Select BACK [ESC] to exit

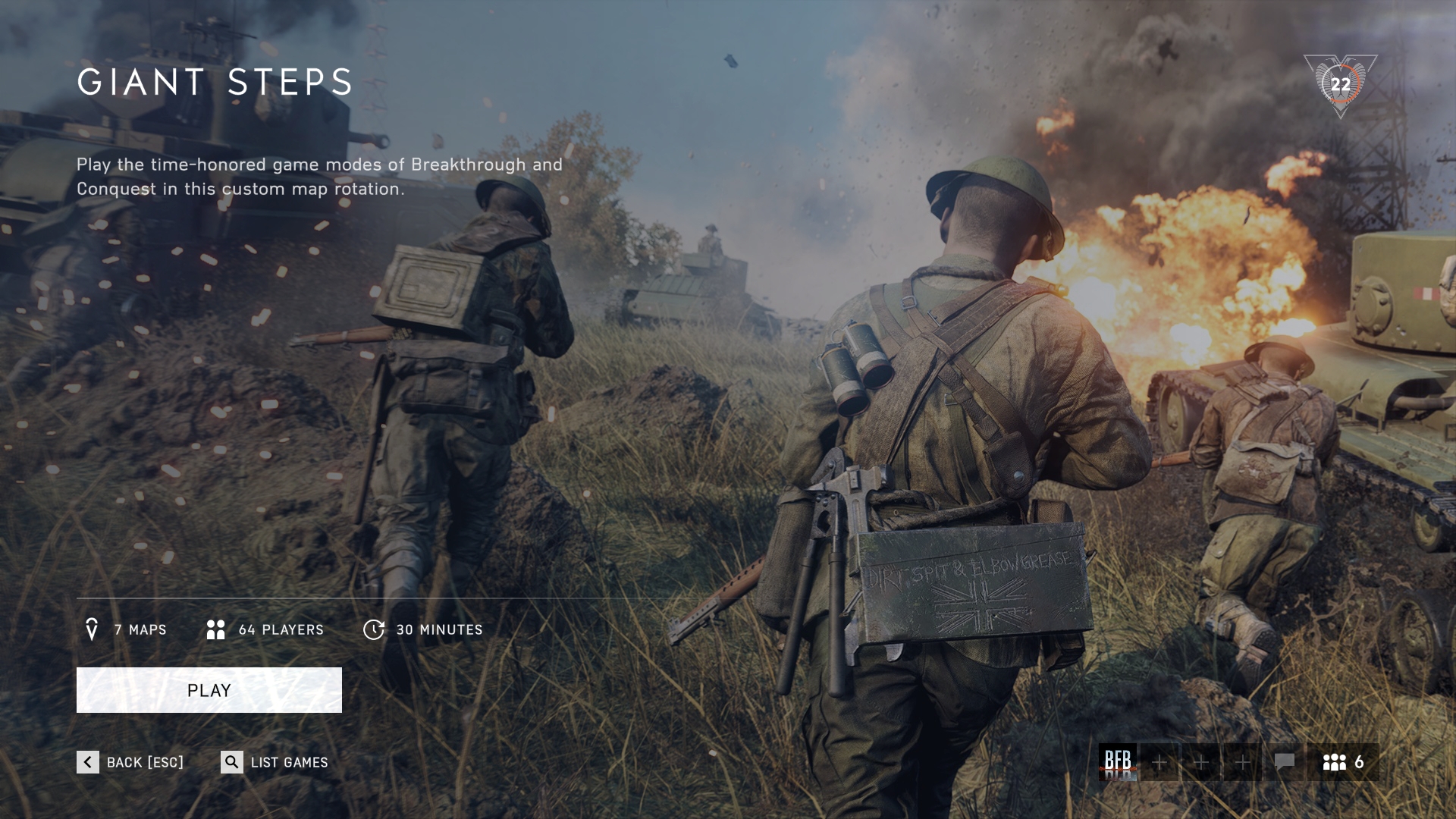pos(143,763)
